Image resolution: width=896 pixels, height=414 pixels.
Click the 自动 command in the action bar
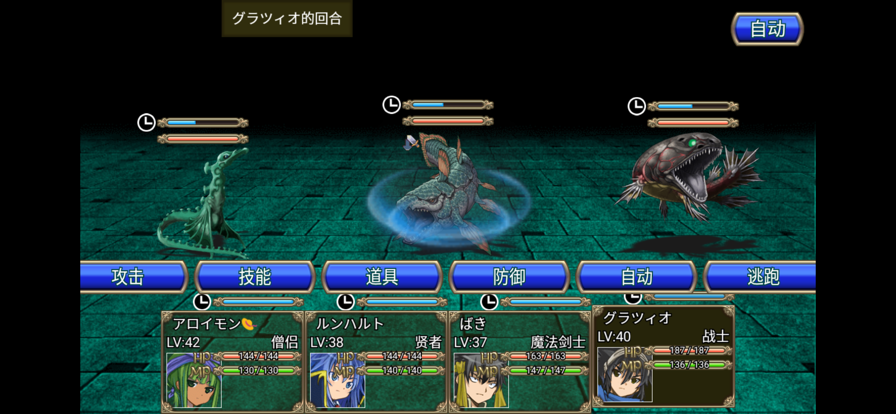[x=636, y=277]
